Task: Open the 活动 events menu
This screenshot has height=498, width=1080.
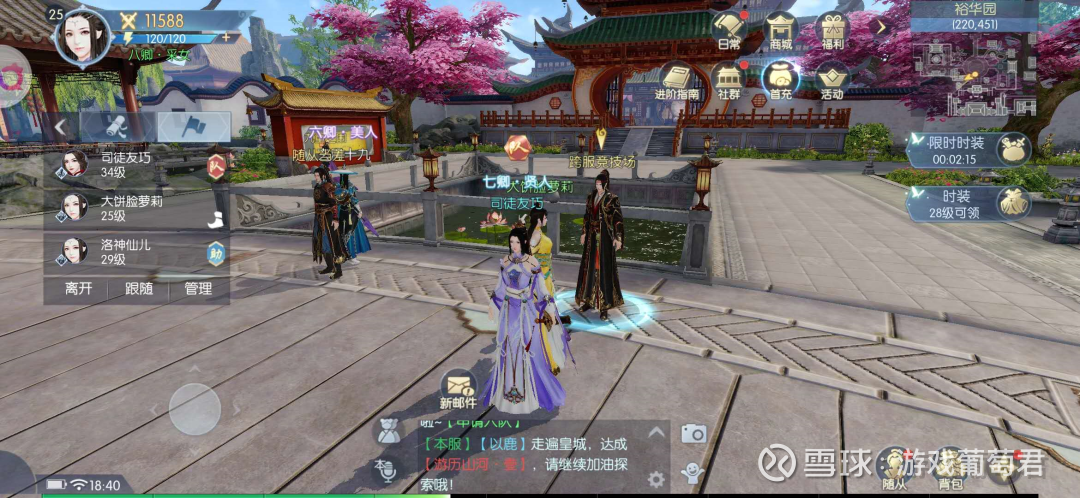Action: pyautogui.click(x=832, y=81)
